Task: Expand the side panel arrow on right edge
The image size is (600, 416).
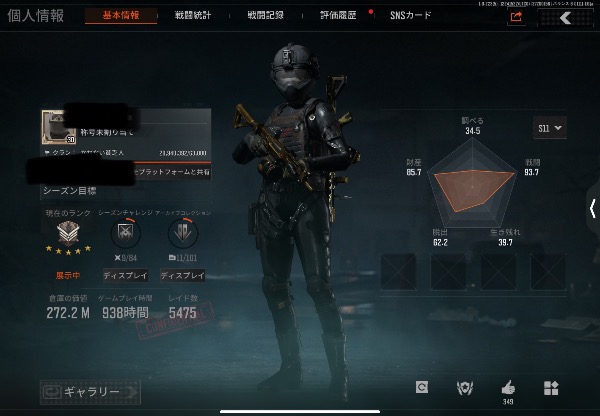Action: tap(593, 208)
